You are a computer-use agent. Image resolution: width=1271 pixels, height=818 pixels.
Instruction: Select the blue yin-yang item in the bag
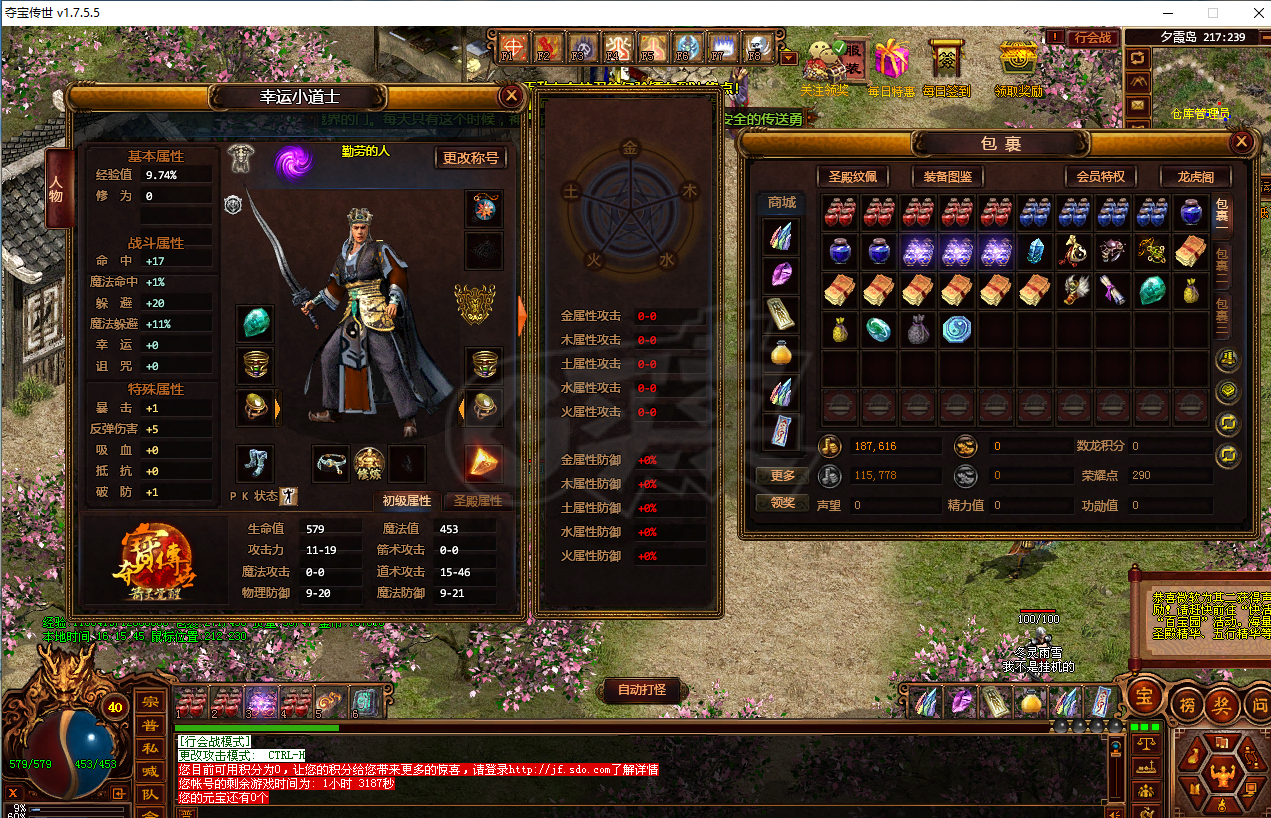(957, 329)
